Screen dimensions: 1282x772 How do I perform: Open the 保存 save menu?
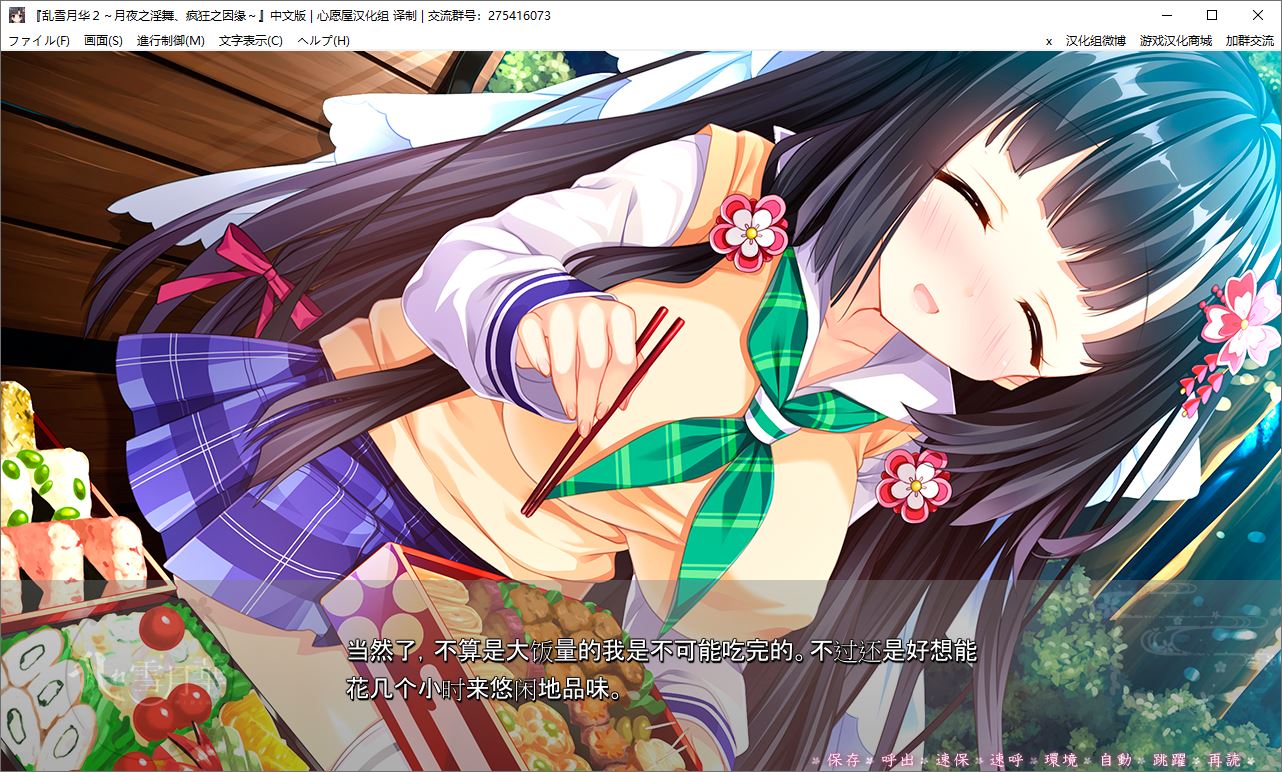pyautogui.click(x=844, y=760)
